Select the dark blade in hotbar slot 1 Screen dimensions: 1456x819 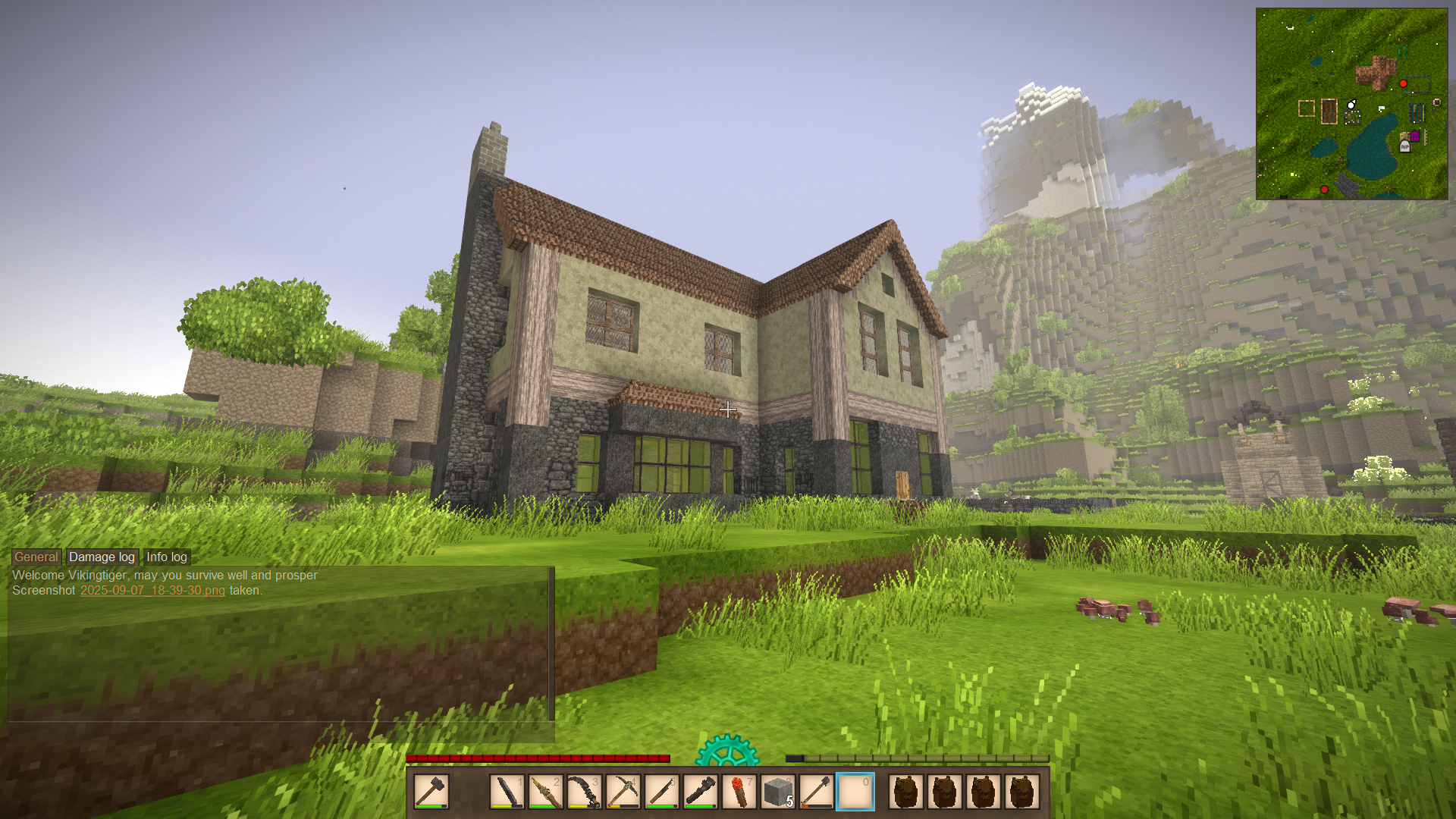click(507, 792)
